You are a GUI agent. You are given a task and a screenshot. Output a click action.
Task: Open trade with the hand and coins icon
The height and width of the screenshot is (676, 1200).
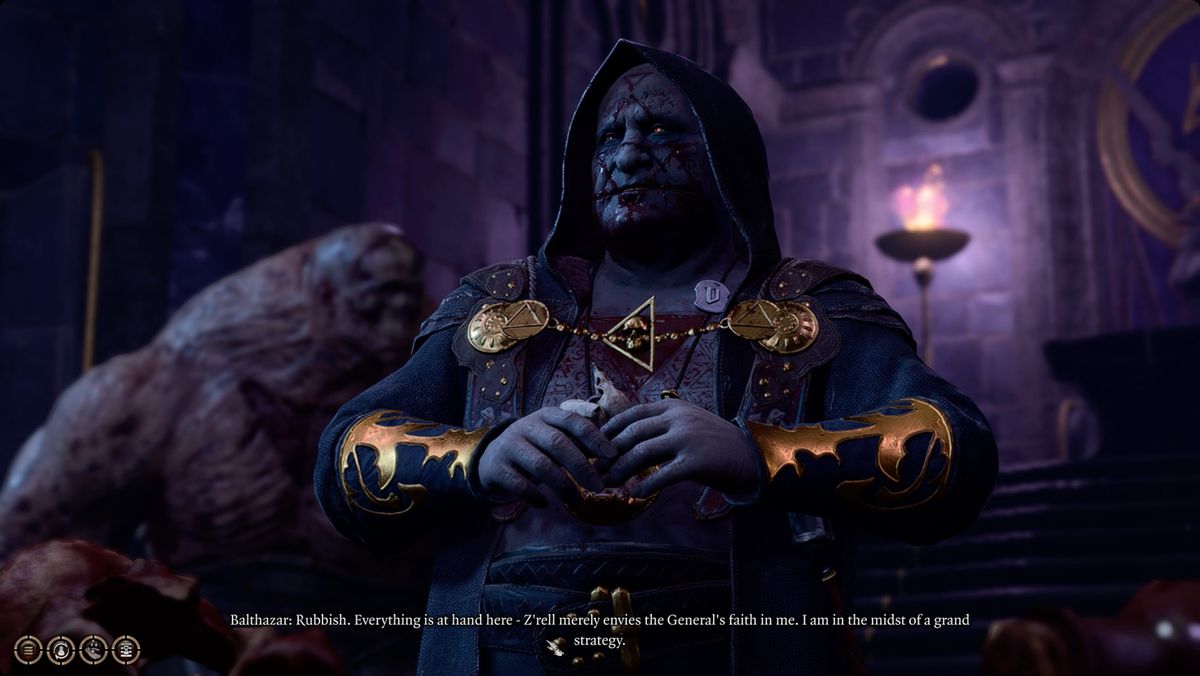93,650
